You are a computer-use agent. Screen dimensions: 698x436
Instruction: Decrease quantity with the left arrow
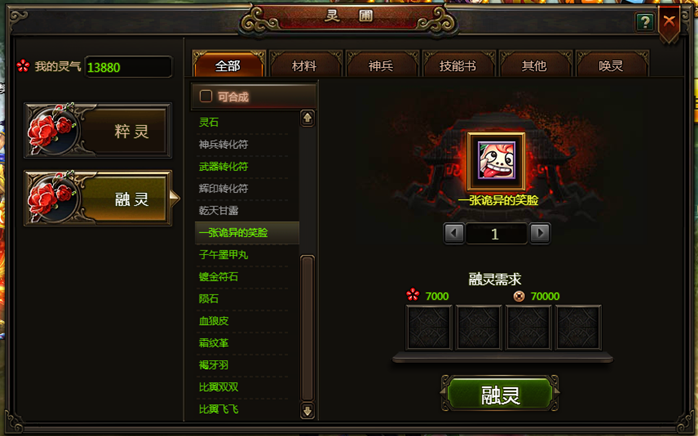(x=453, y=233)
